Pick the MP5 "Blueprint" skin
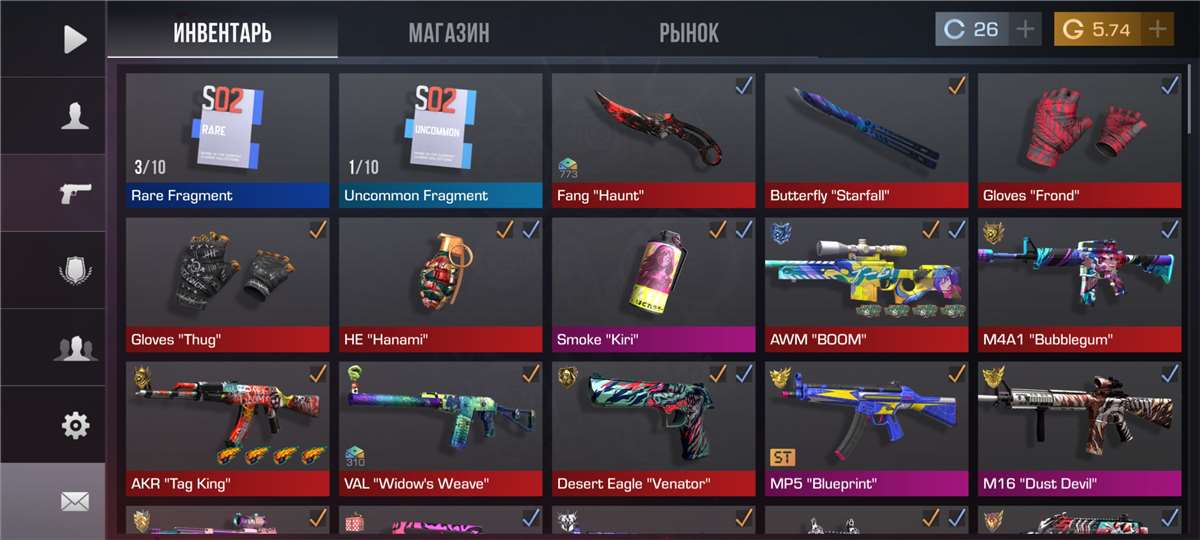This screenshot has width=1200, height=540. pyautogui.click(x=866, y=428)
